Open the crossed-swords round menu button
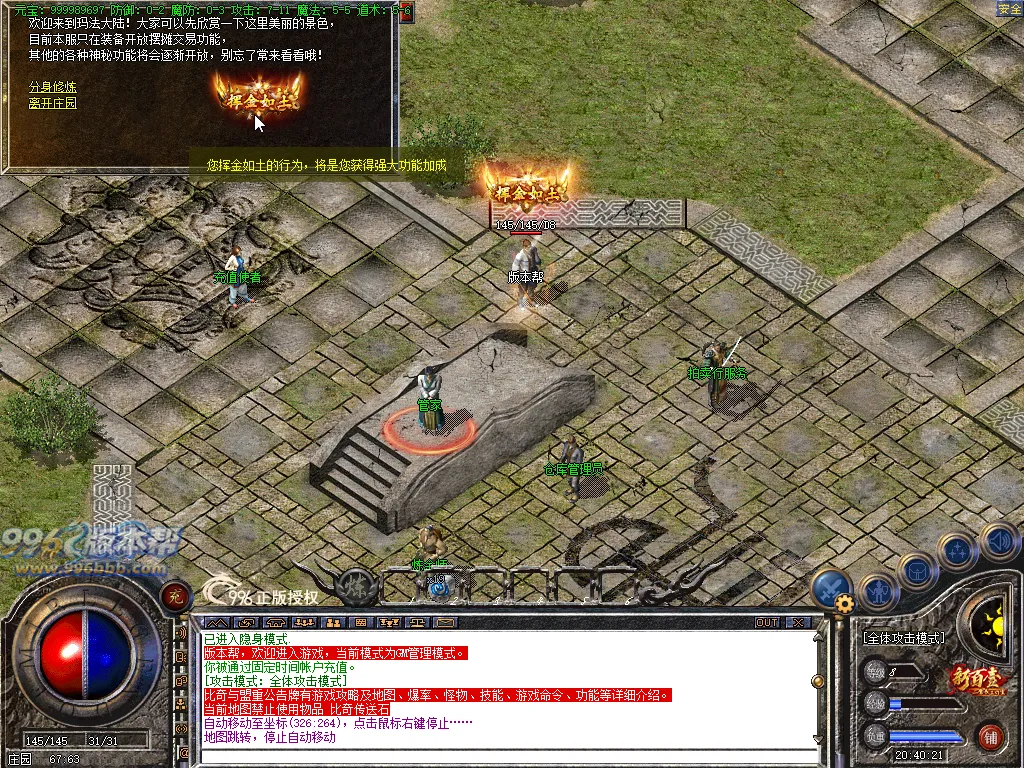 (831, 588)
